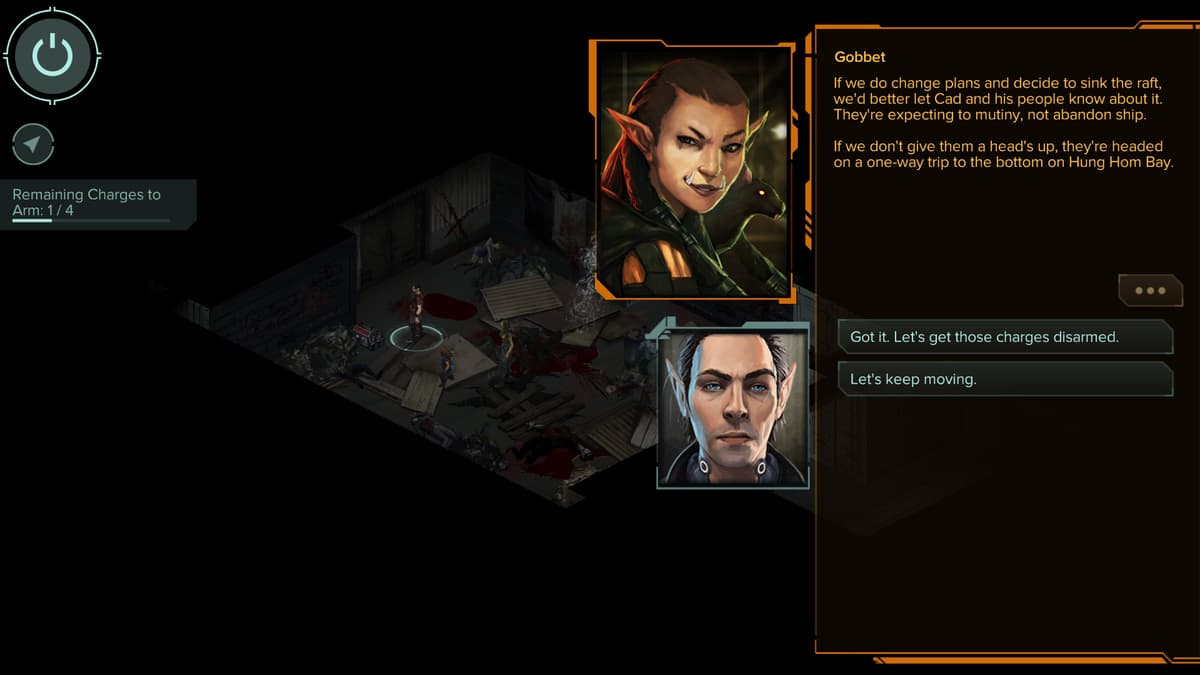Choose "Got it. Let's get those charges disarmed."
The width and height of the screenshot is (1200, 675).
(1004, 337)
